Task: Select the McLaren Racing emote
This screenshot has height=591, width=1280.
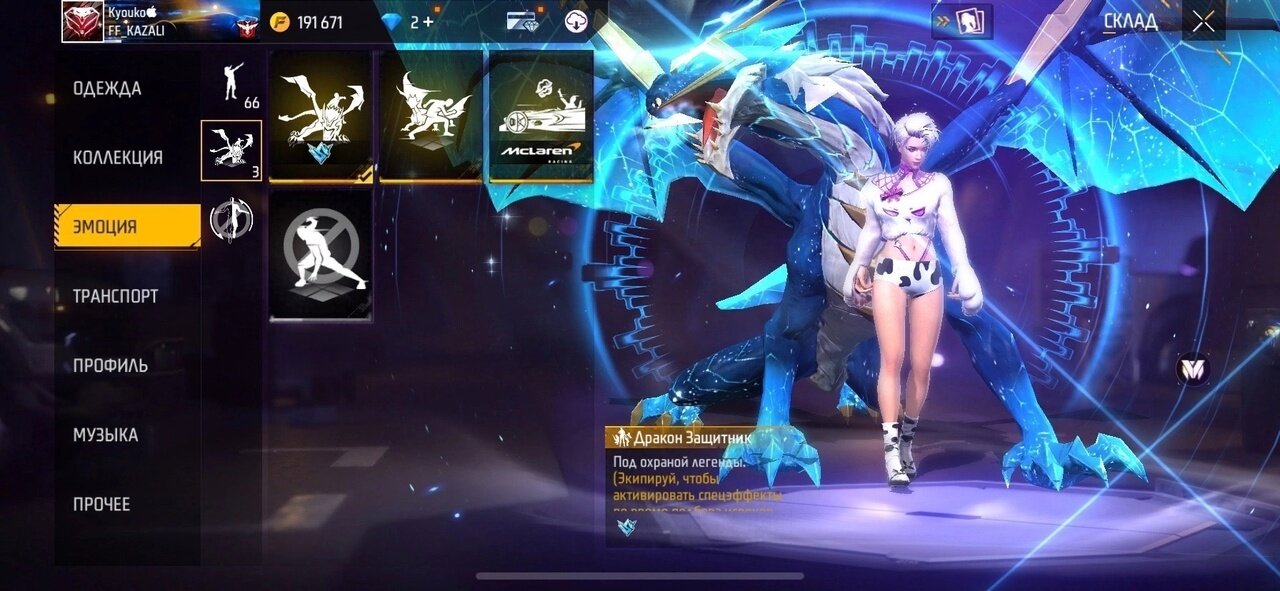Action: click(x=541, y=116)
